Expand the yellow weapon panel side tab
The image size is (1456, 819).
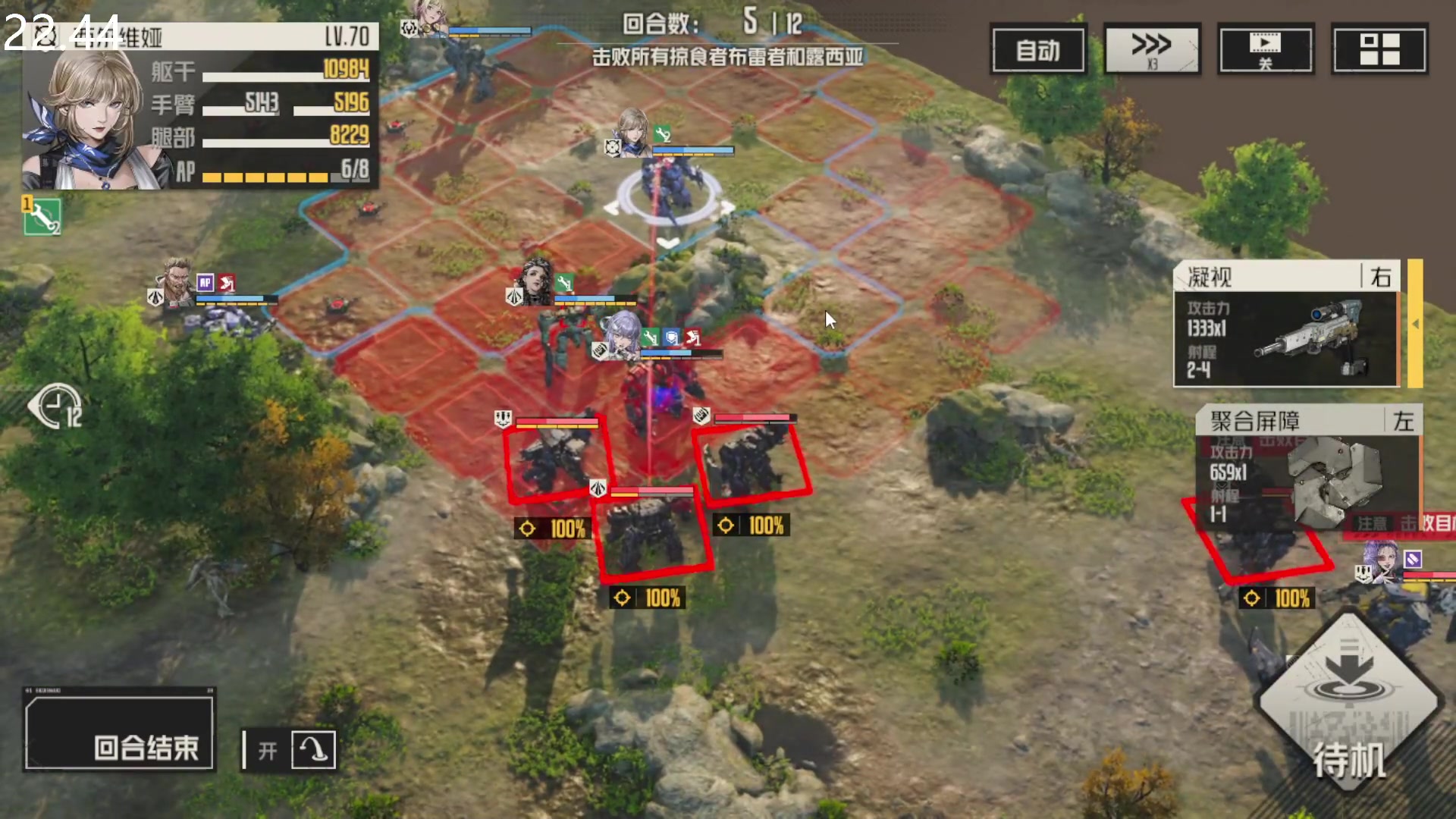[x=1415, y=324]
